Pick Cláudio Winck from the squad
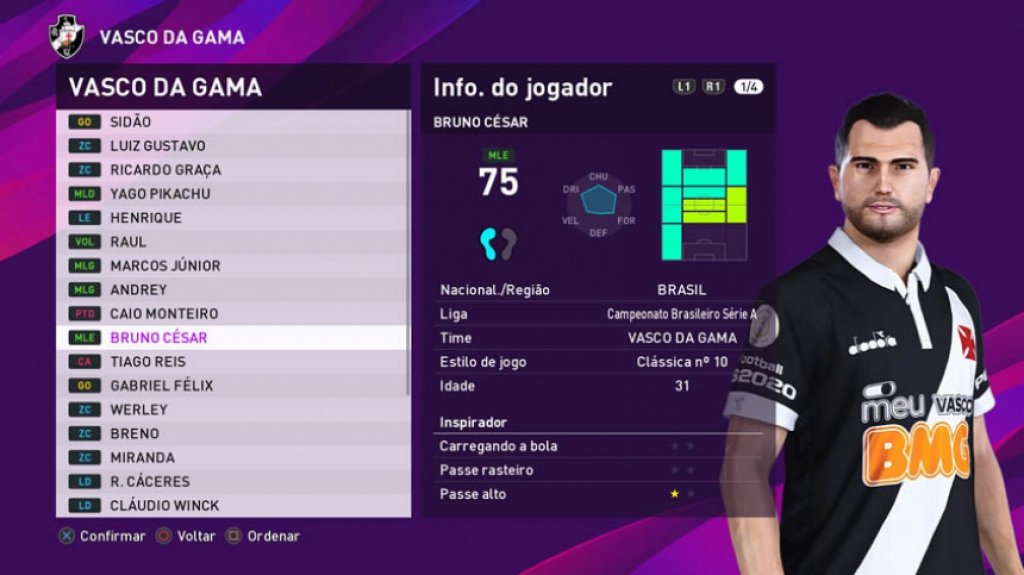 (x=232, y=506)
